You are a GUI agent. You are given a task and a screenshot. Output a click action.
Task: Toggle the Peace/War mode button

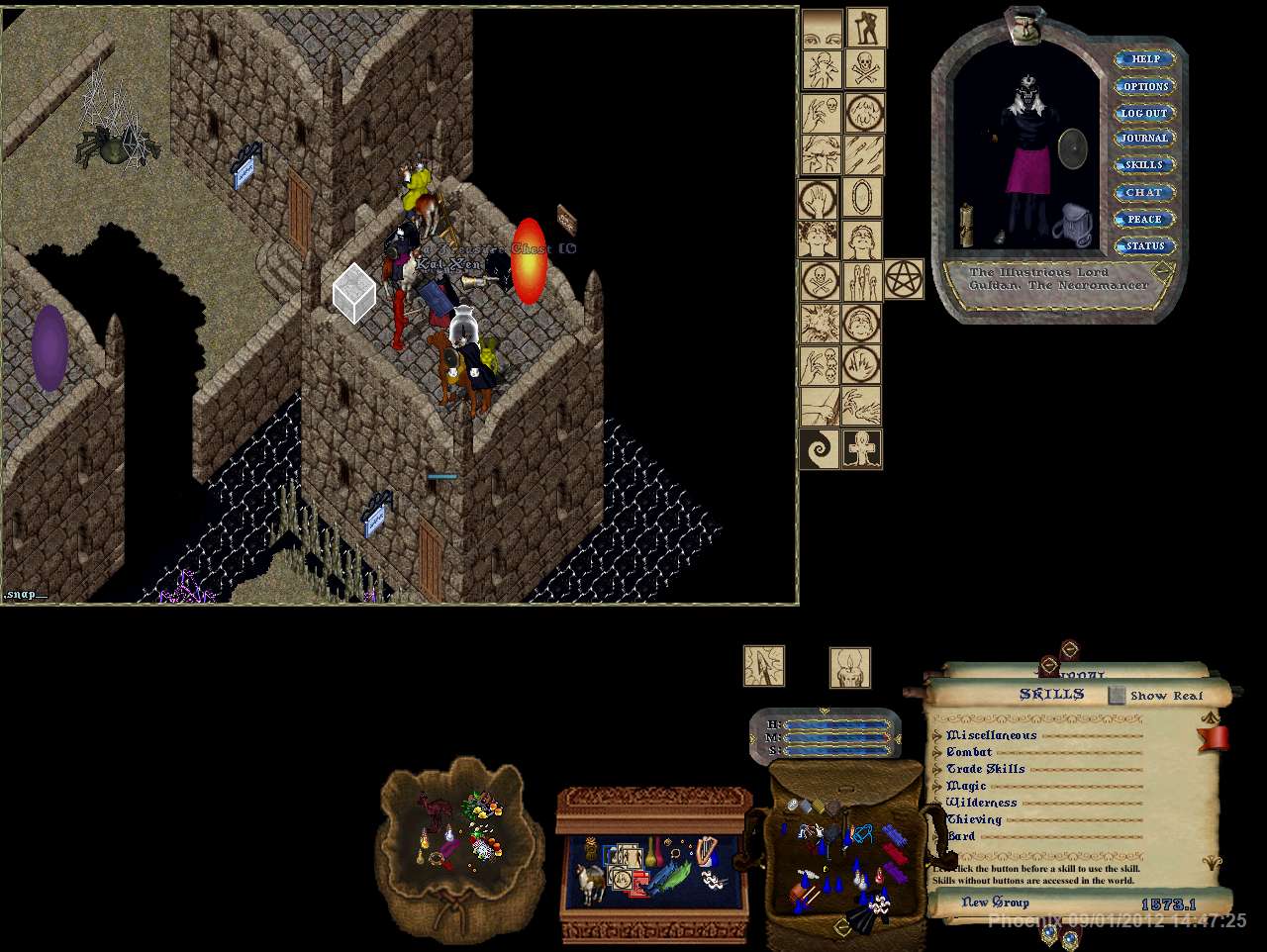(1145, 219)
